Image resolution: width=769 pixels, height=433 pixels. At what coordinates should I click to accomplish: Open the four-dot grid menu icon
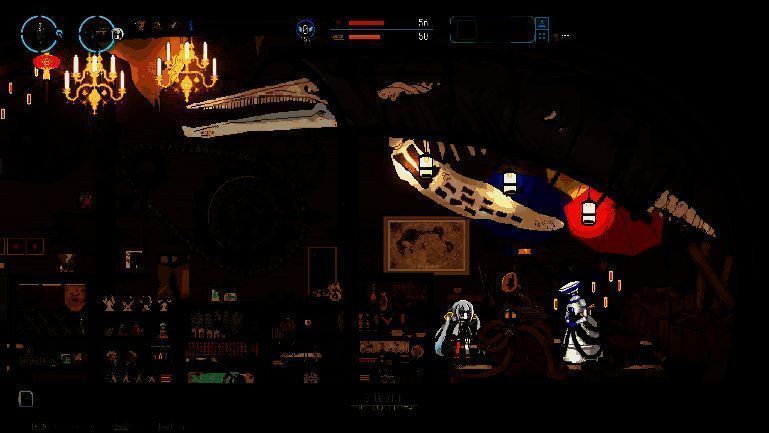pos(542,36)
